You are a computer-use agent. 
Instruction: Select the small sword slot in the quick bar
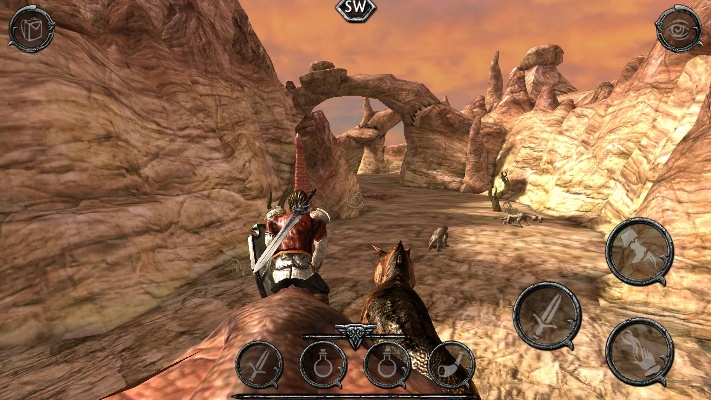[259, 364]
